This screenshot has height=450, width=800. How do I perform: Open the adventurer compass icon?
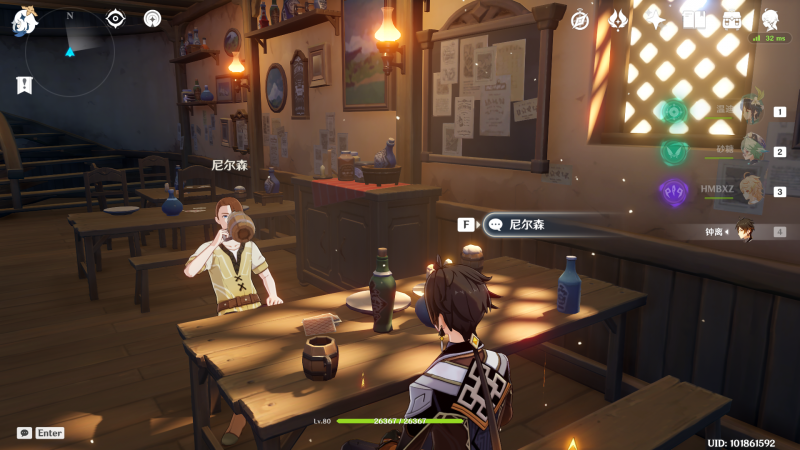(580, 19)
